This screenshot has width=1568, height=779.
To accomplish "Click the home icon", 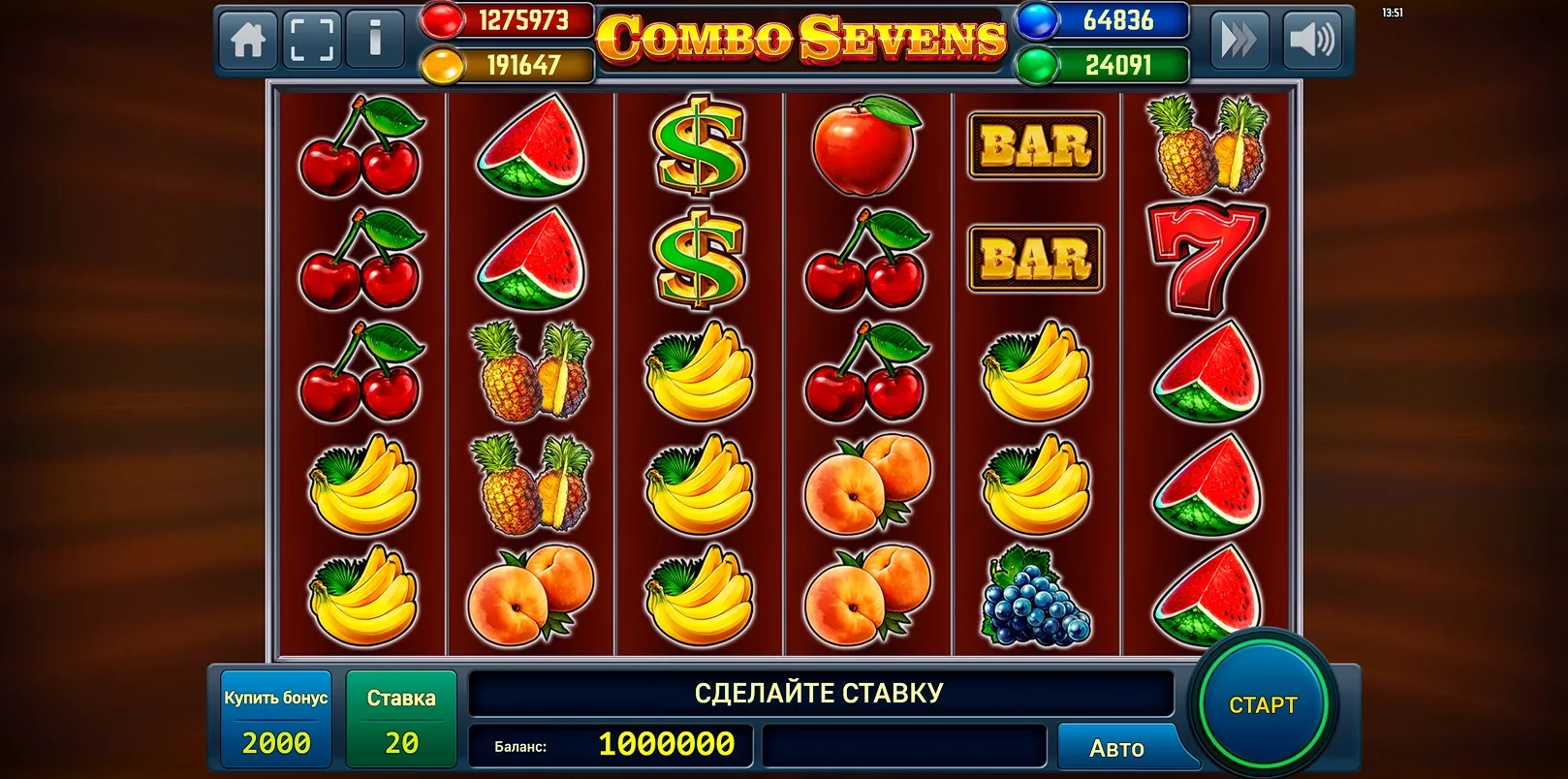I will click(x=247, y=40).
